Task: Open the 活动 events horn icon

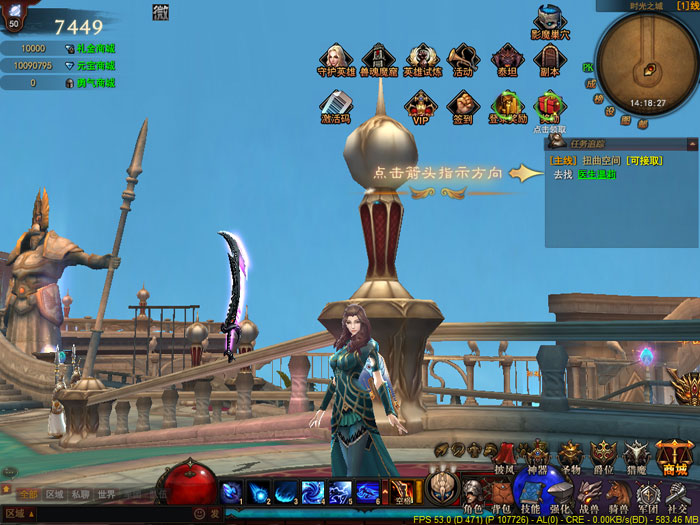Action: [462, 59]
